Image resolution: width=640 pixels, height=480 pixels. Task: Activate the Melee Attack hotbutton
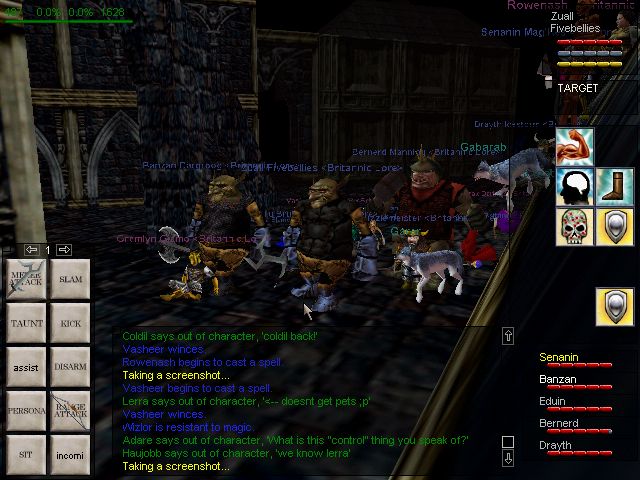[27, 280]
